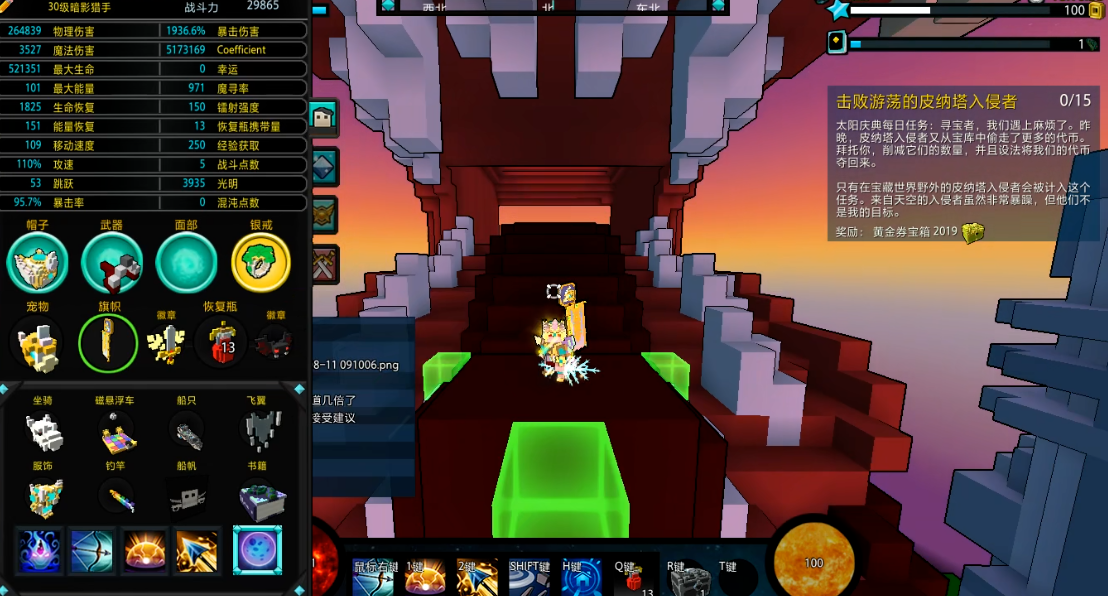Screen dimensions: 1108x596
Task: Open the weapon (武器) equipment slot
Action: pyautogui.click(x=112, y=263)
